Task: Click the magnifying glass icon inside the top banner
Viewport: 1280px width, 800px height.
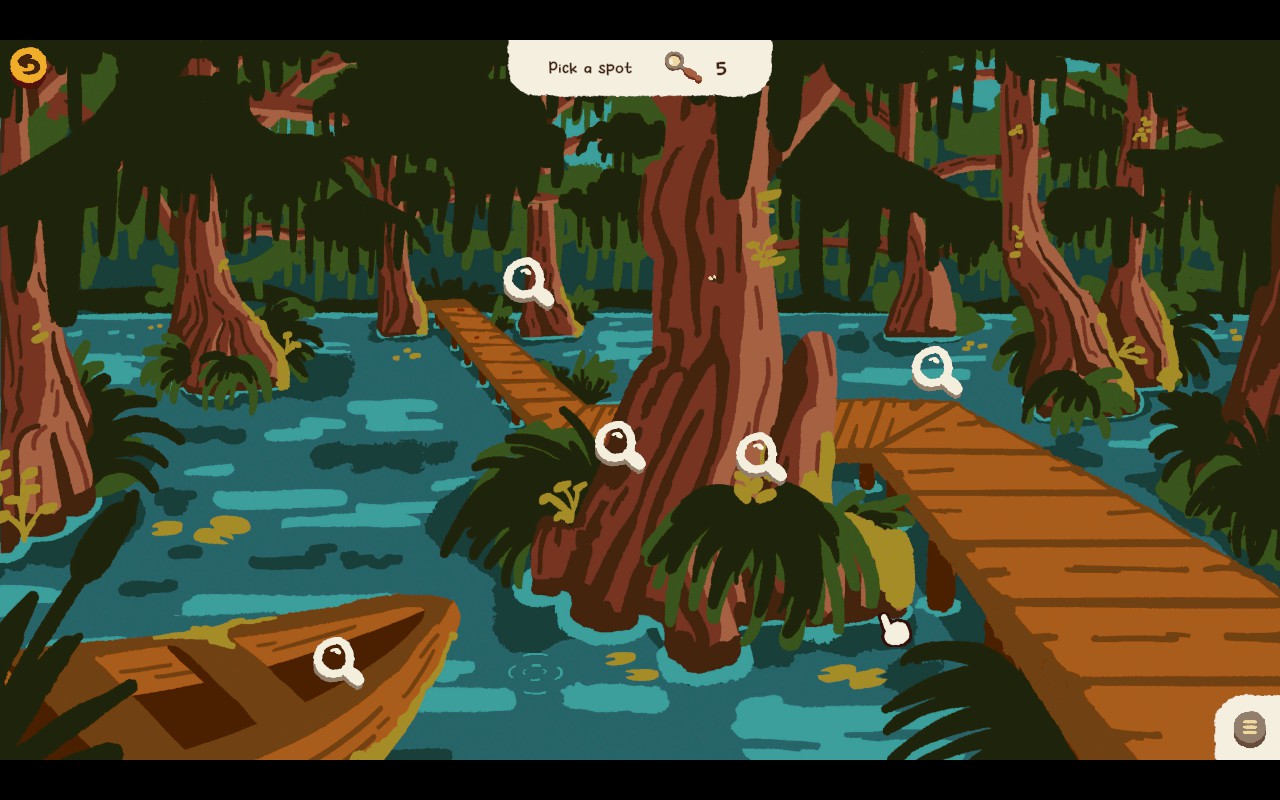Action: point(683,66)
